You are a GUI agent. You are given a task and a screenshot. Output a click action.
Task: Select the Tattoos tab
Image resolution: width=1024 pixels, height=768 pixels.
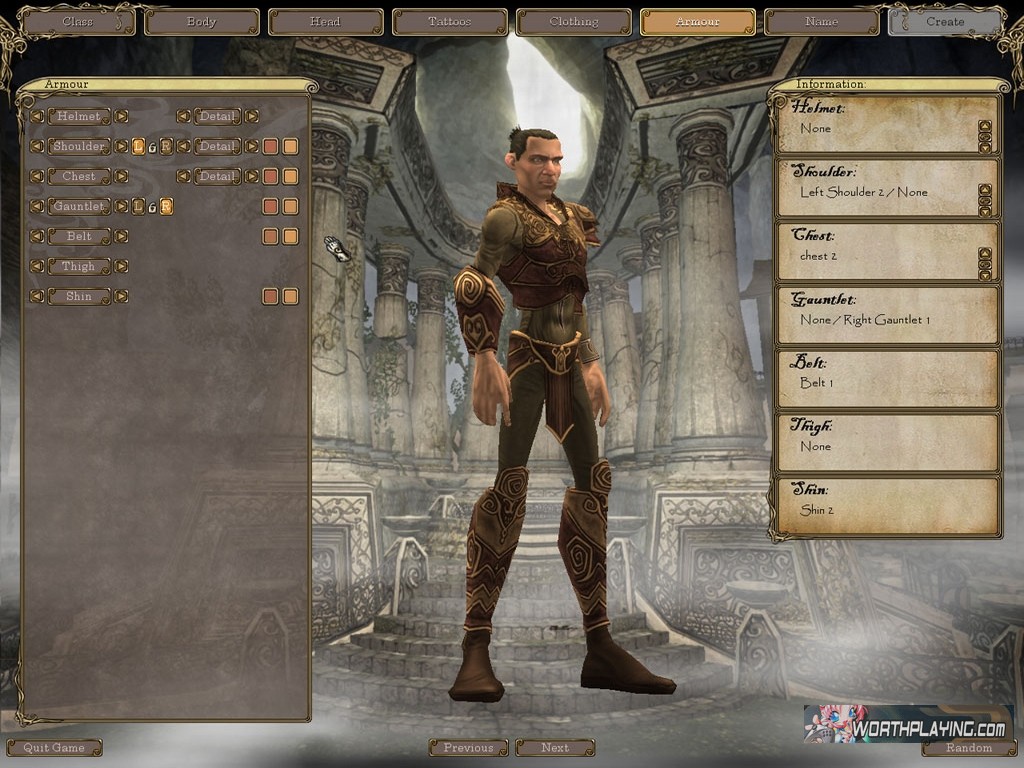pos(449,21)
